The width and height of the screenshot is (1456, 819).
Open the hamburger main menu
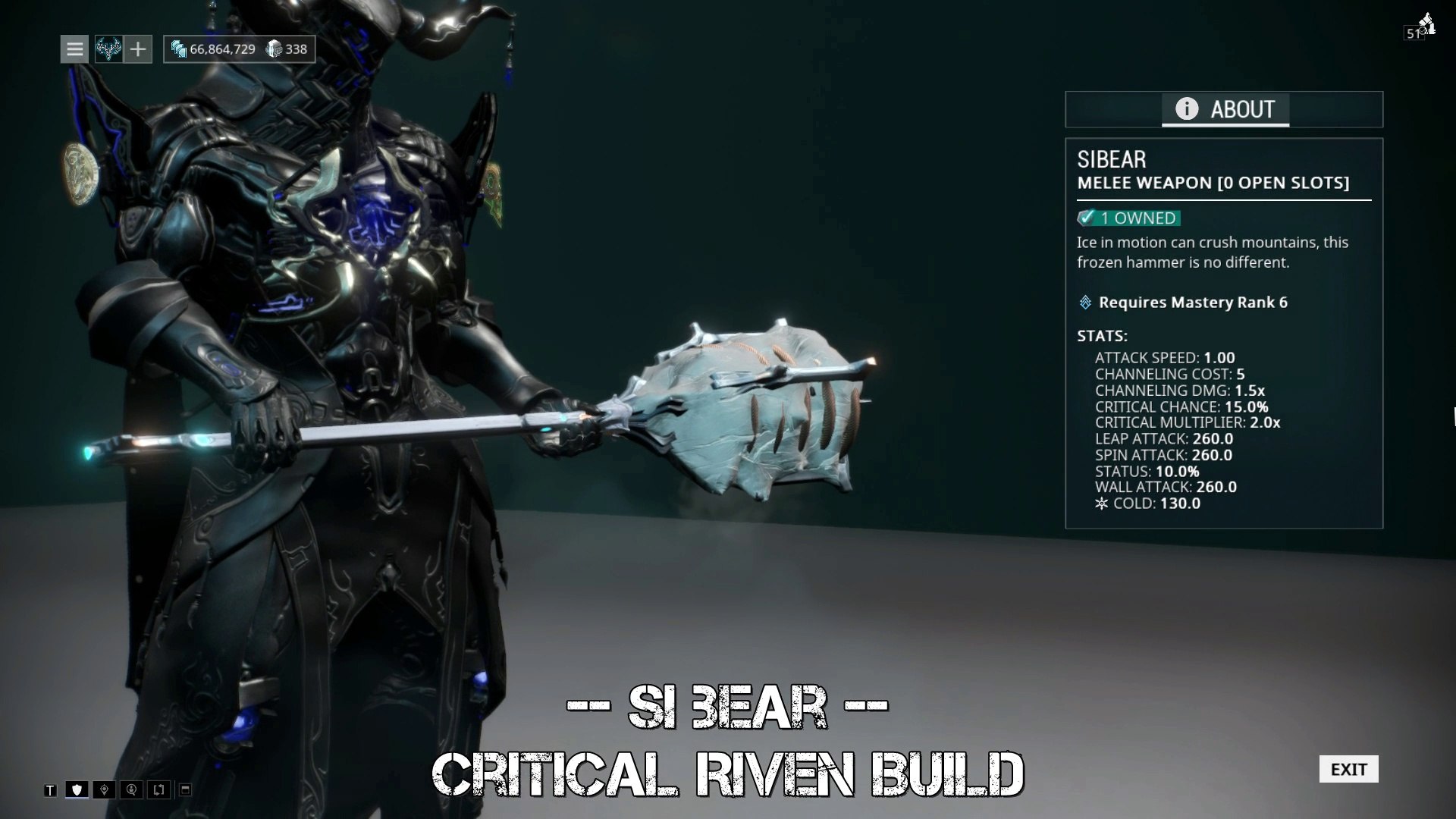point(74,49)
